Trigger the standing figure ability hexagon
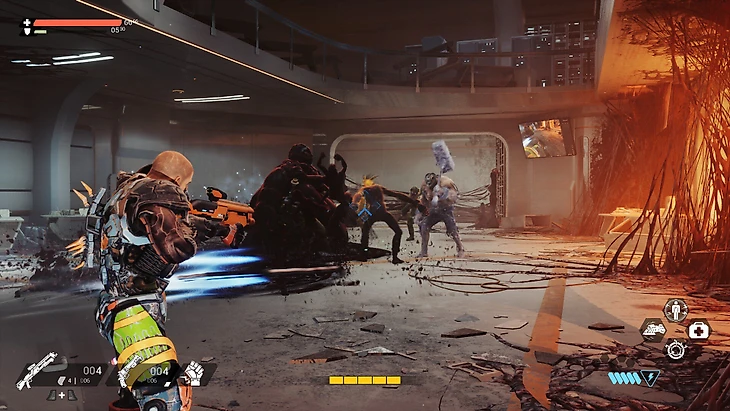This screenshot has height=411, width=730. pos(675,309)
